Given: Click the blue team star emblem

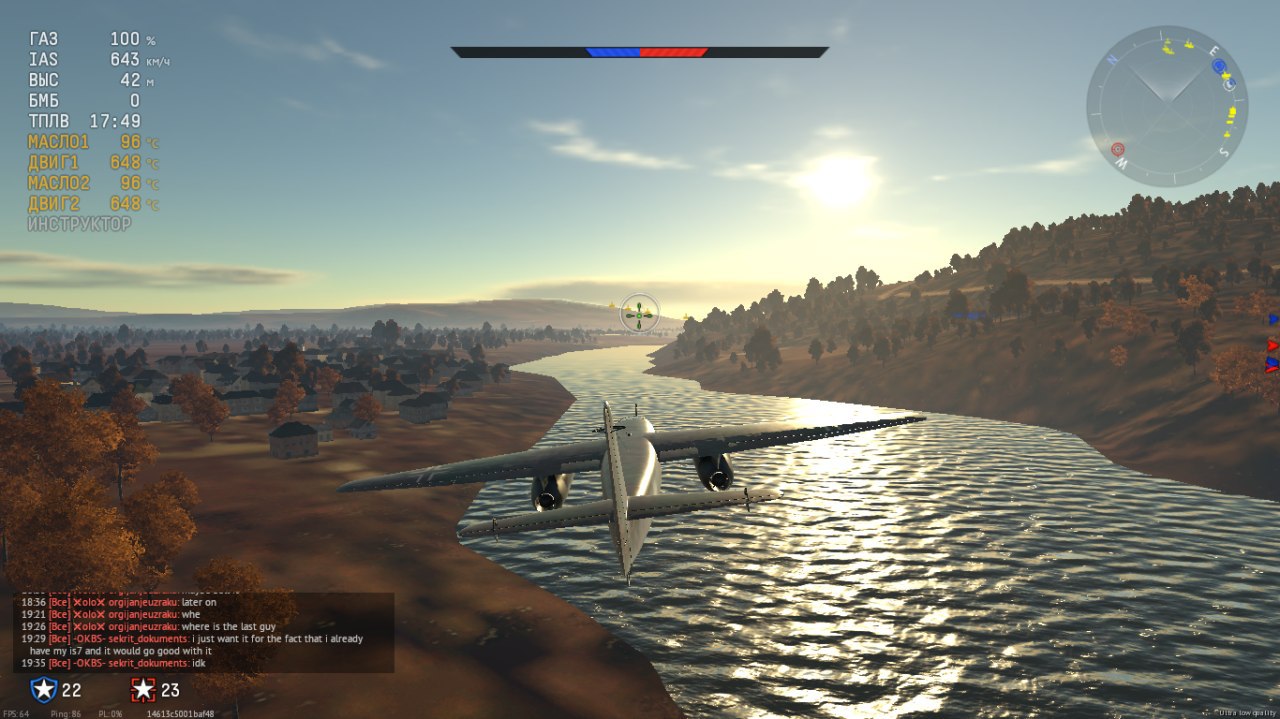Looking at the screenshot, I should (43, 689).
